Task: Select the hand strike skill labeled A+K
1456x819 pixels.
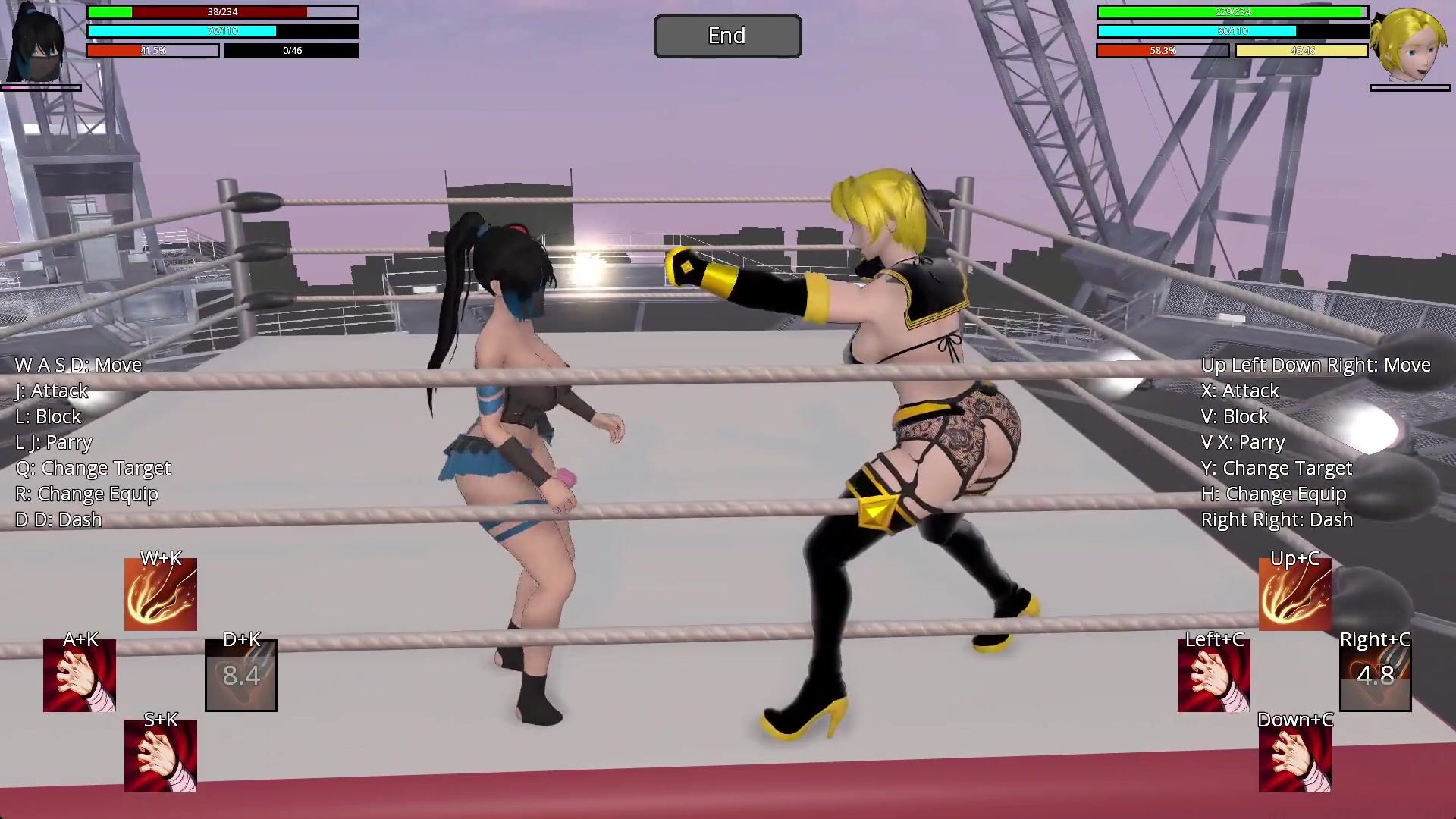Action: coord(80,676)
